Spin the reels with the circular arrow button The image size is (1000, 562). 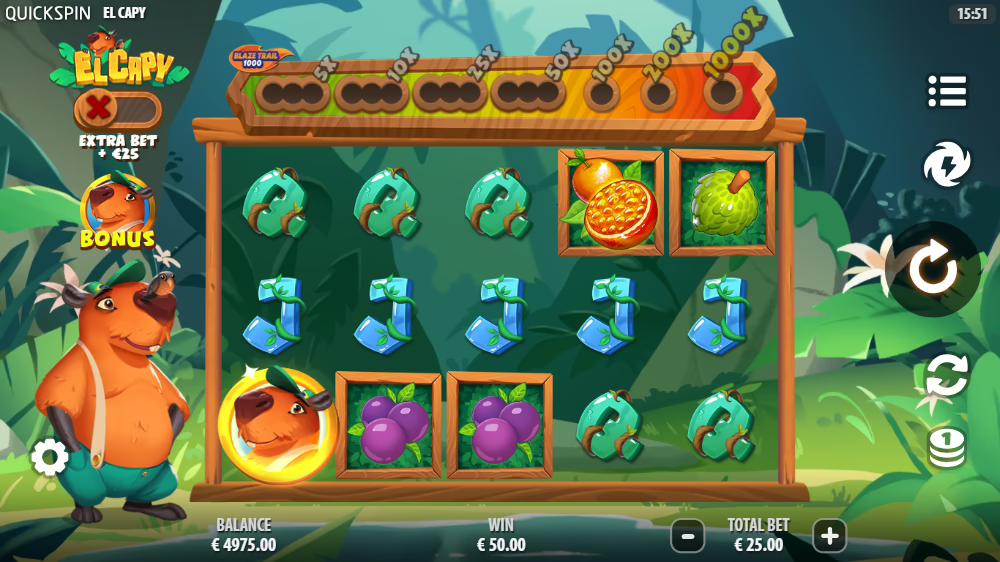click(x=933, y=269)
